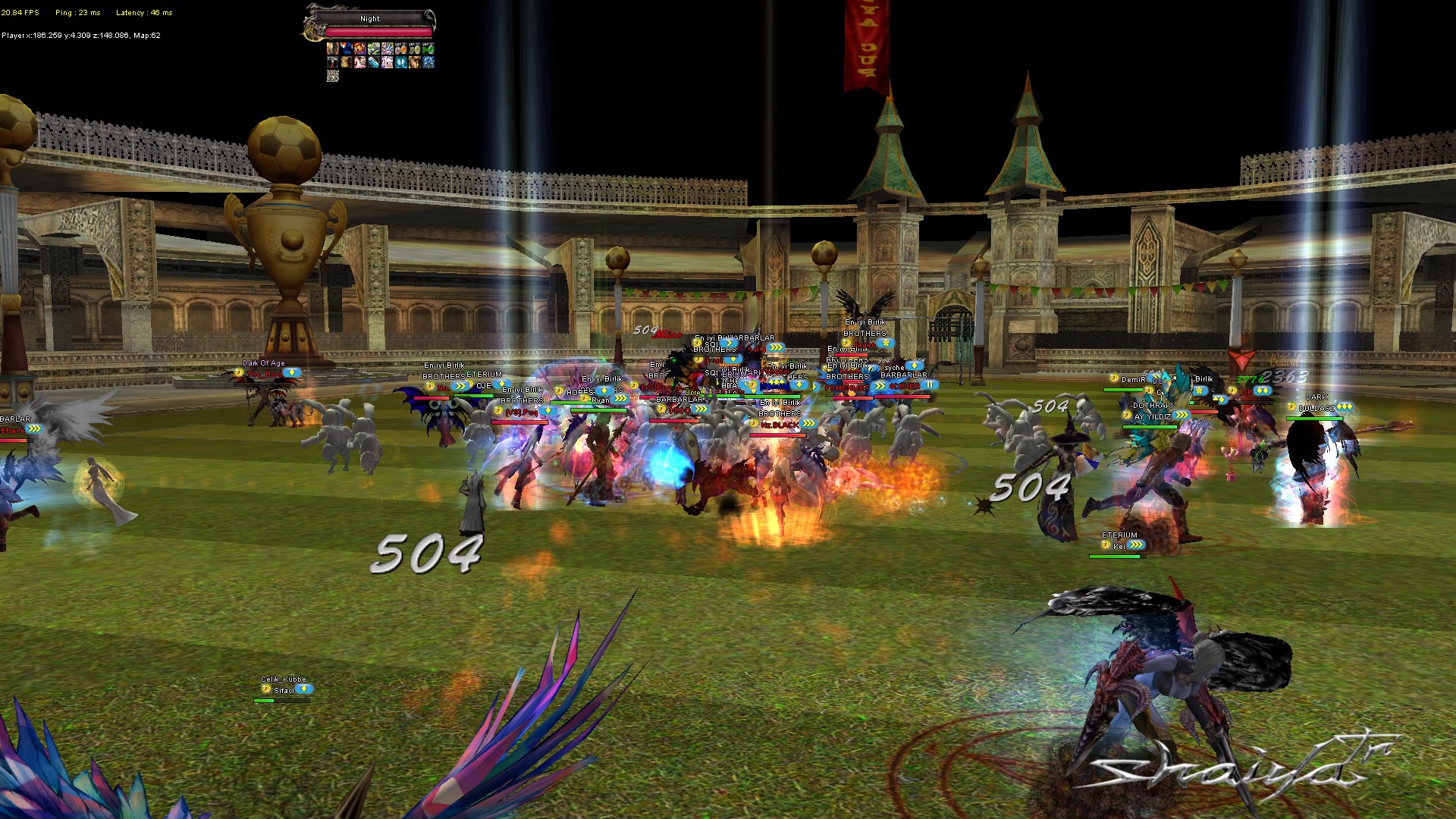Click the Night. target name frame
Image resolution: width=1456 pixels, height=819 pixels.
371,19
